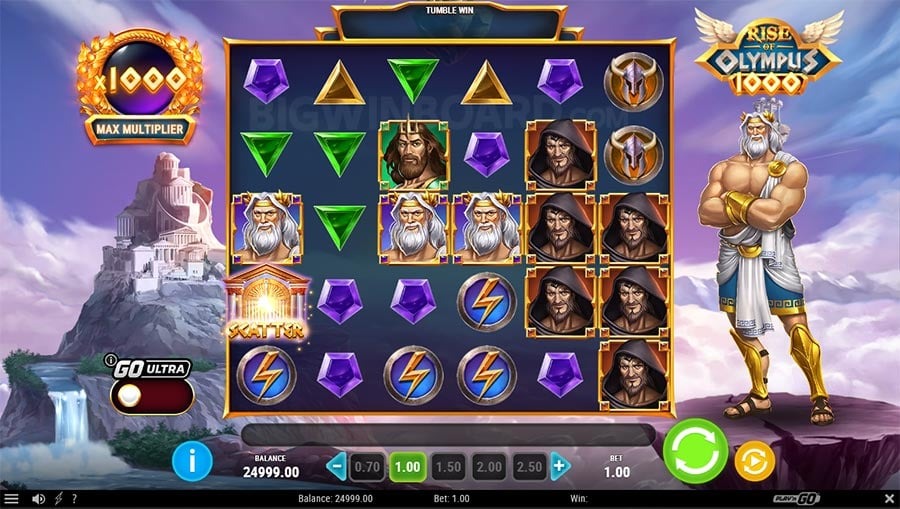Open the blue info paytable button
The image size is (900, 509).
(192, 461)
